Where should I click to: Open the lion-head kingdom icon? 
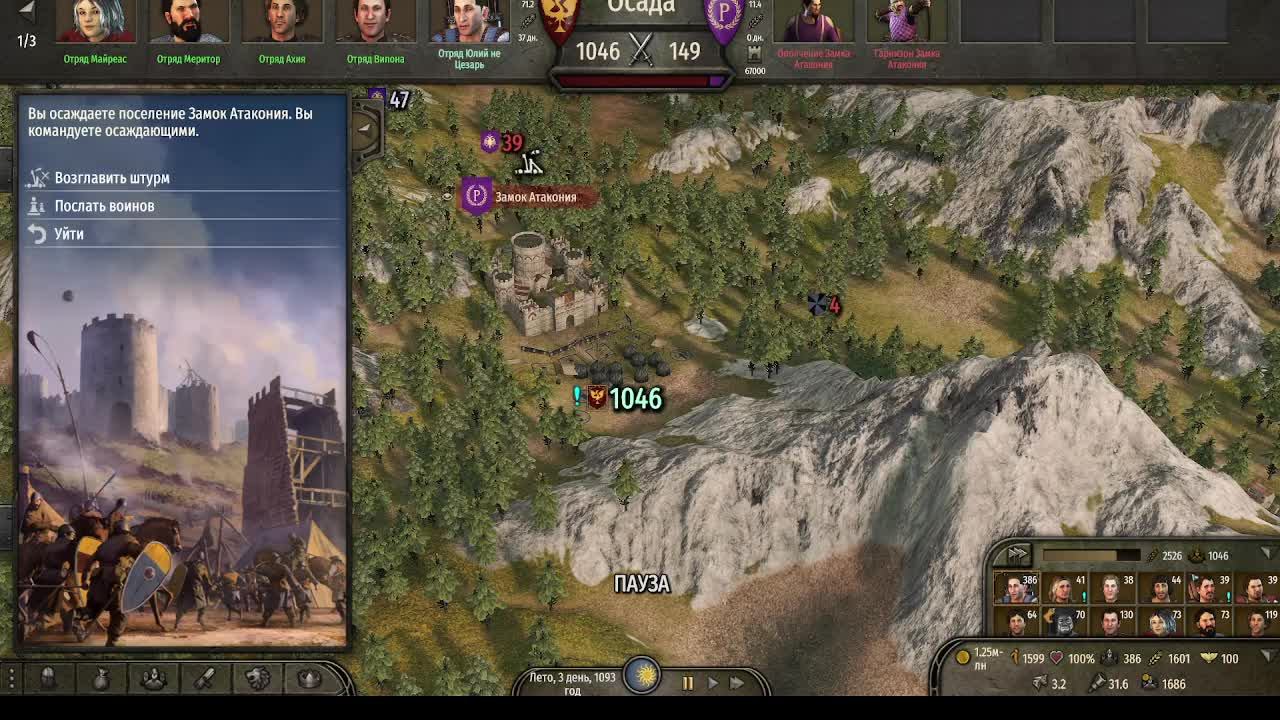tap(258, 678)
